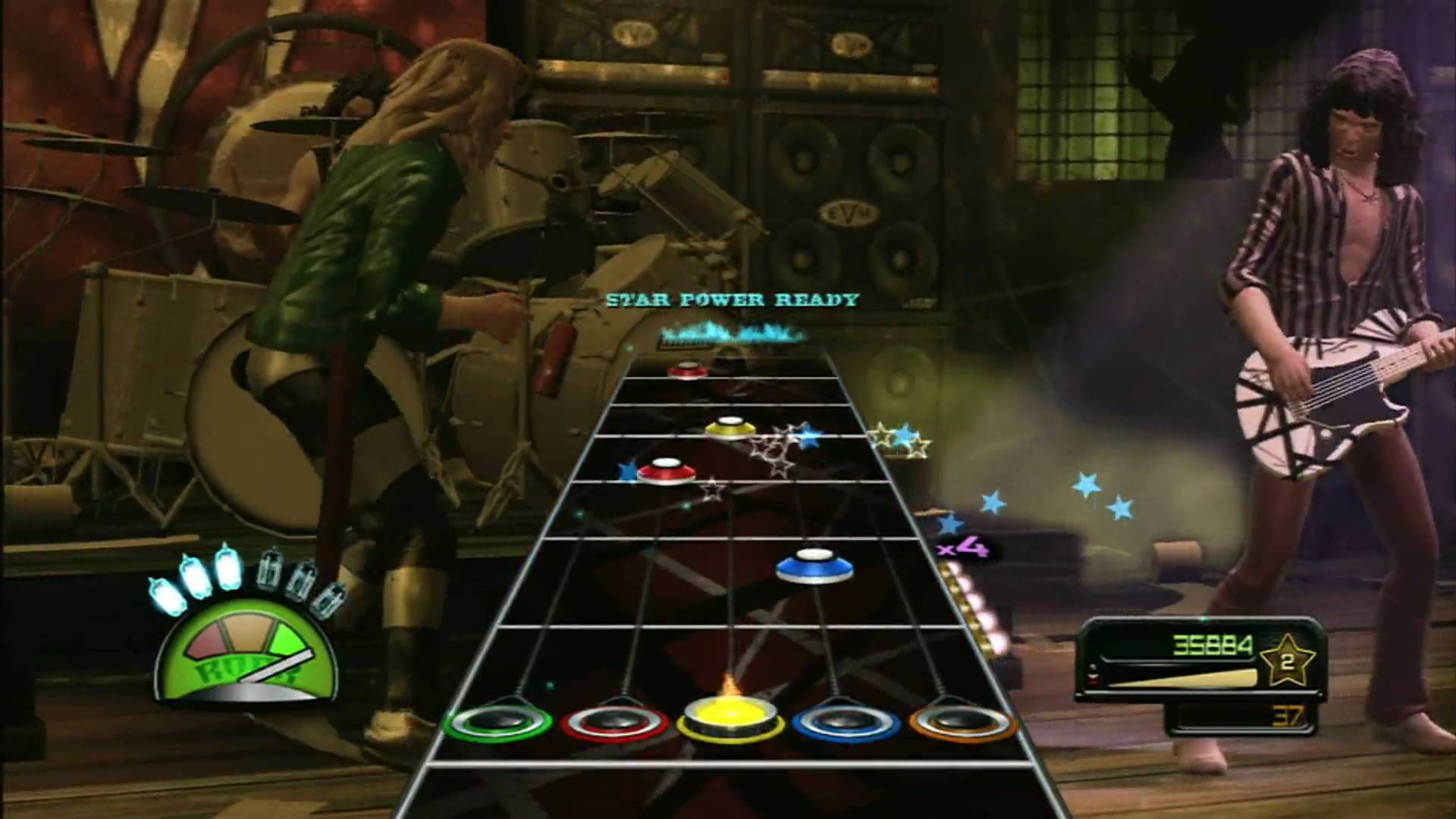Click the topmost red note gem
This screenshot has height=819, width=1456.
coord(689,370)
